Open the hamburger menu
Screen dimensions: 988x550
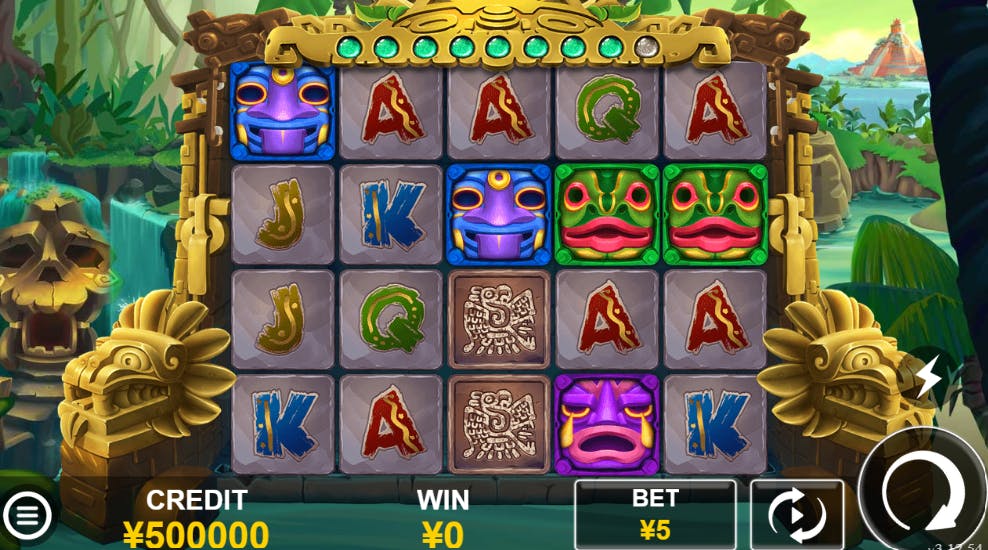[x=29, y=515]
